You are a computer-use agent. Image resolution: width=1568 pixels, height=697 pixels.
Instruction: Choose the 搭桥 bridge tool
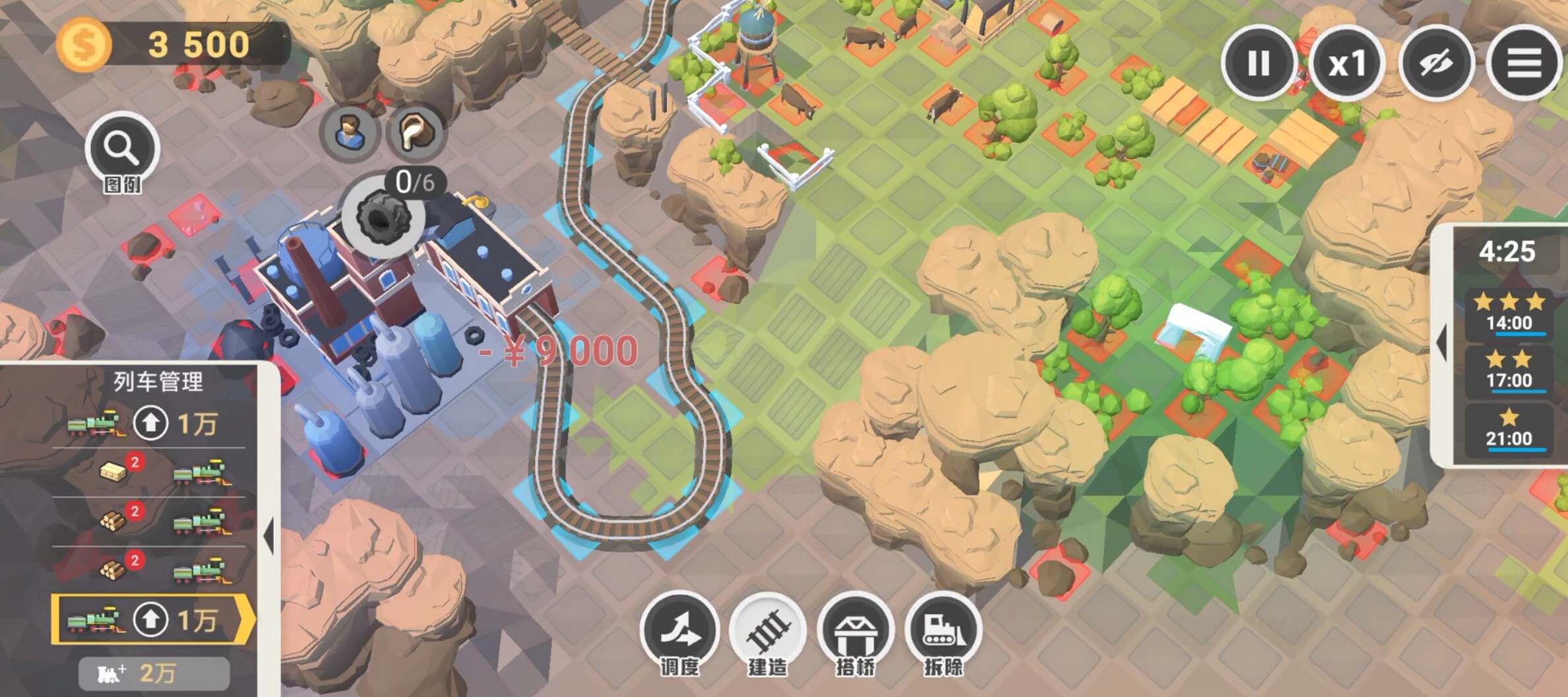tap(856, 632)
